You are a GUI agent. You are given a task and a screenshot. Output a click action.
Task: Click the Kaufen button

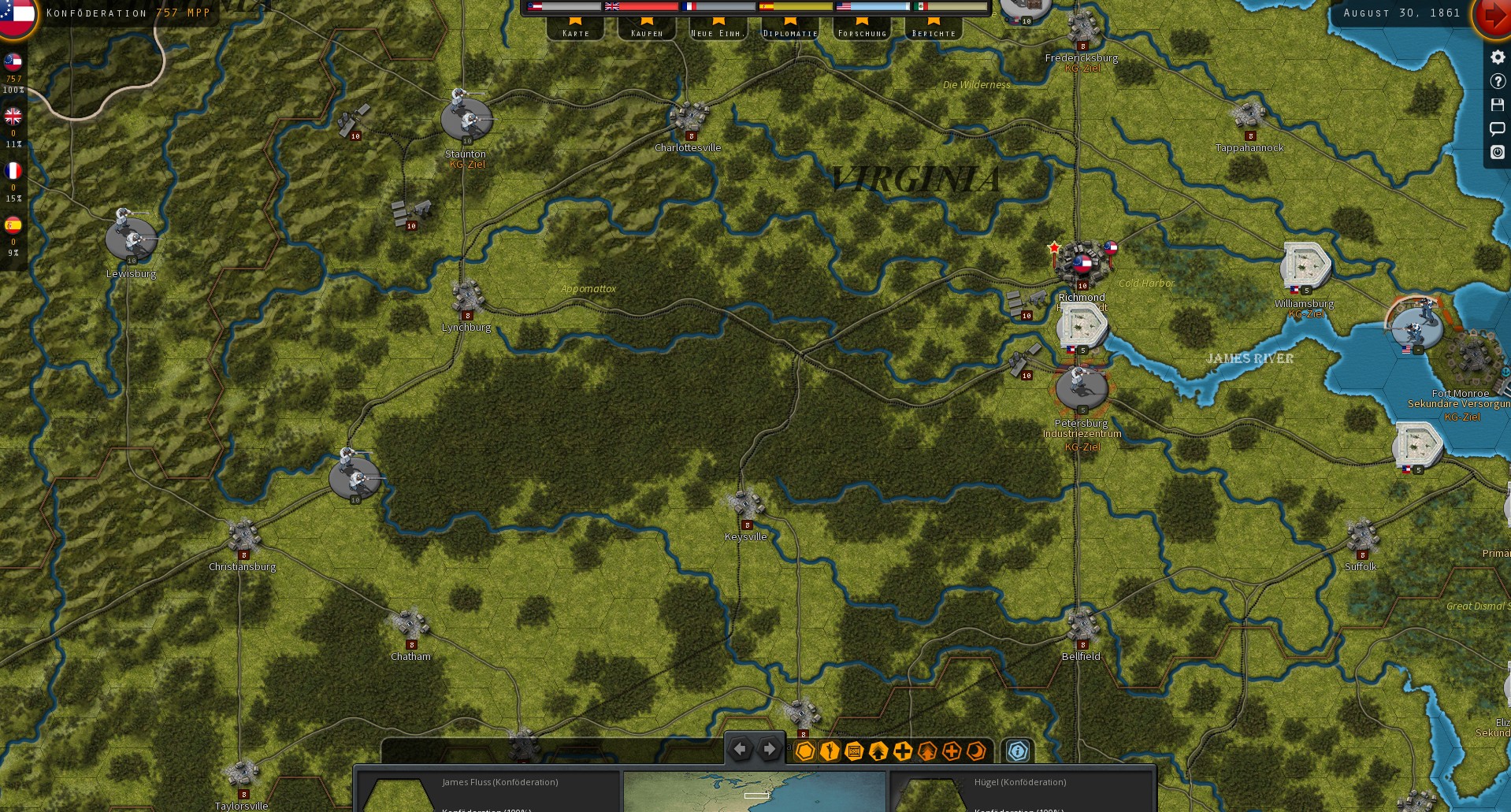click(x=646, y=32)
